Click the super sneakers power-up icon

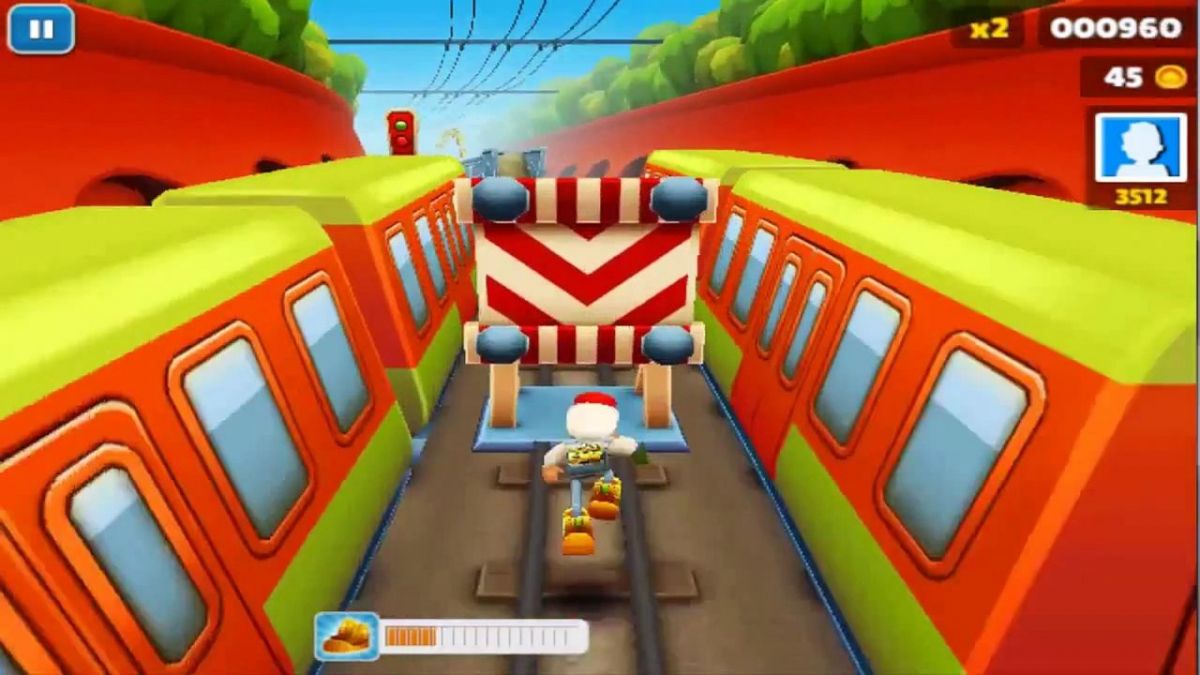(x=347, y=636)
